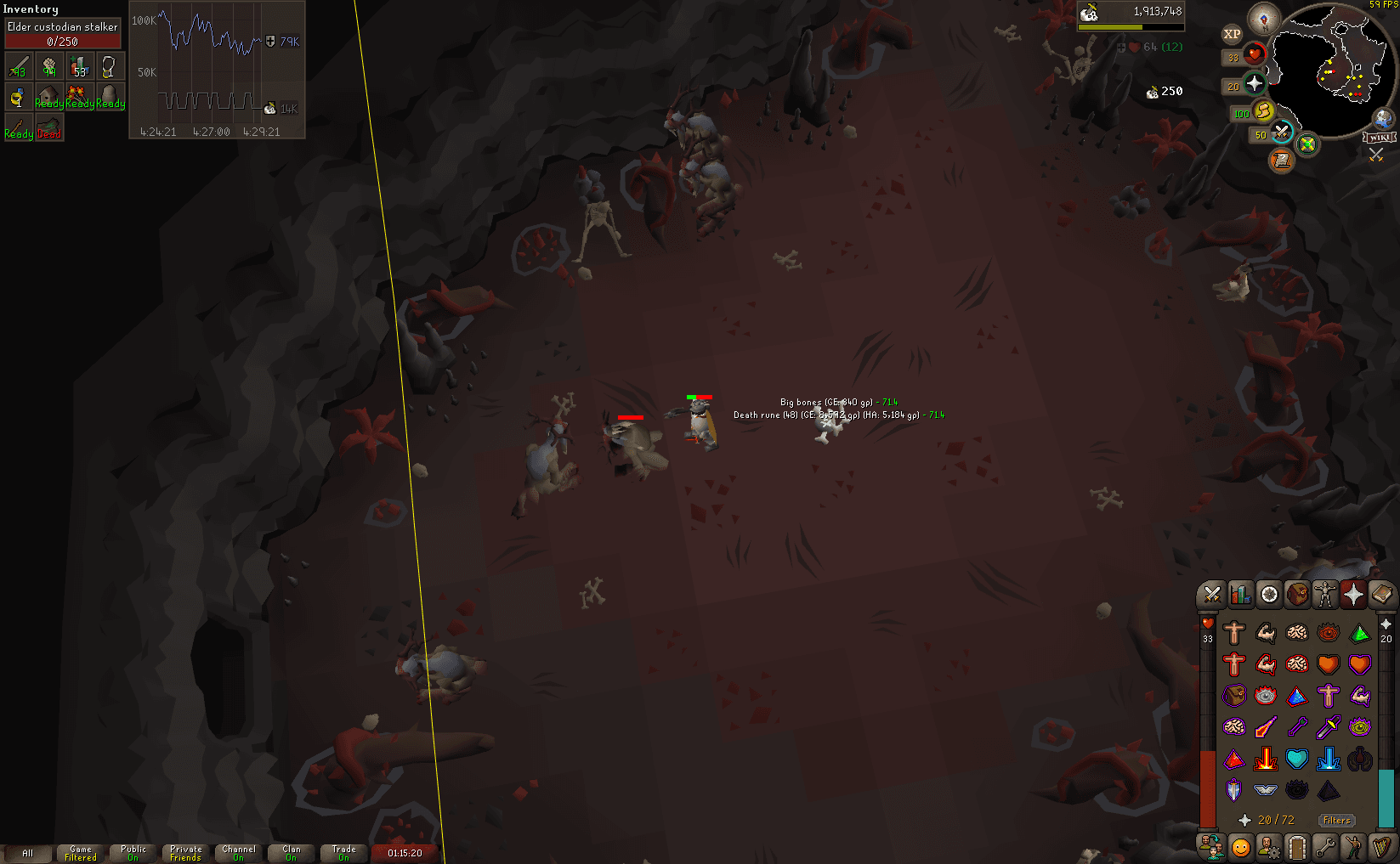Viewport: 1400px width, 864px height.
Task: Turn off Public chat
Action: pos(132,851)
